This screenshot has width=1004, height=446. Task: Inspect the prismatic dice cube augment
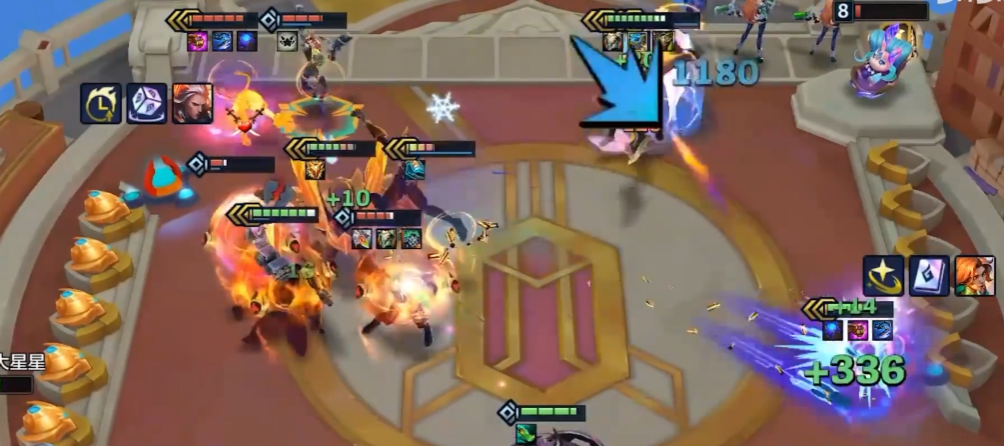pos(146,103)
